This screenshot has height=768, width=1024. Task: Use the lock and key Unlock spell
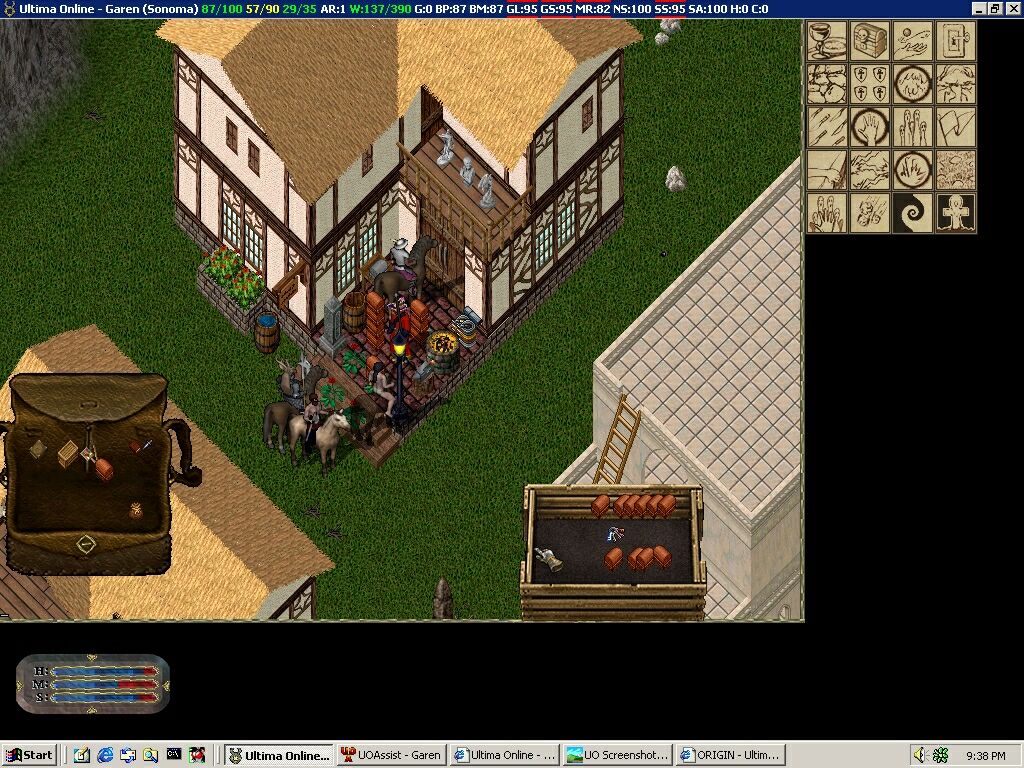click(956, 42)
